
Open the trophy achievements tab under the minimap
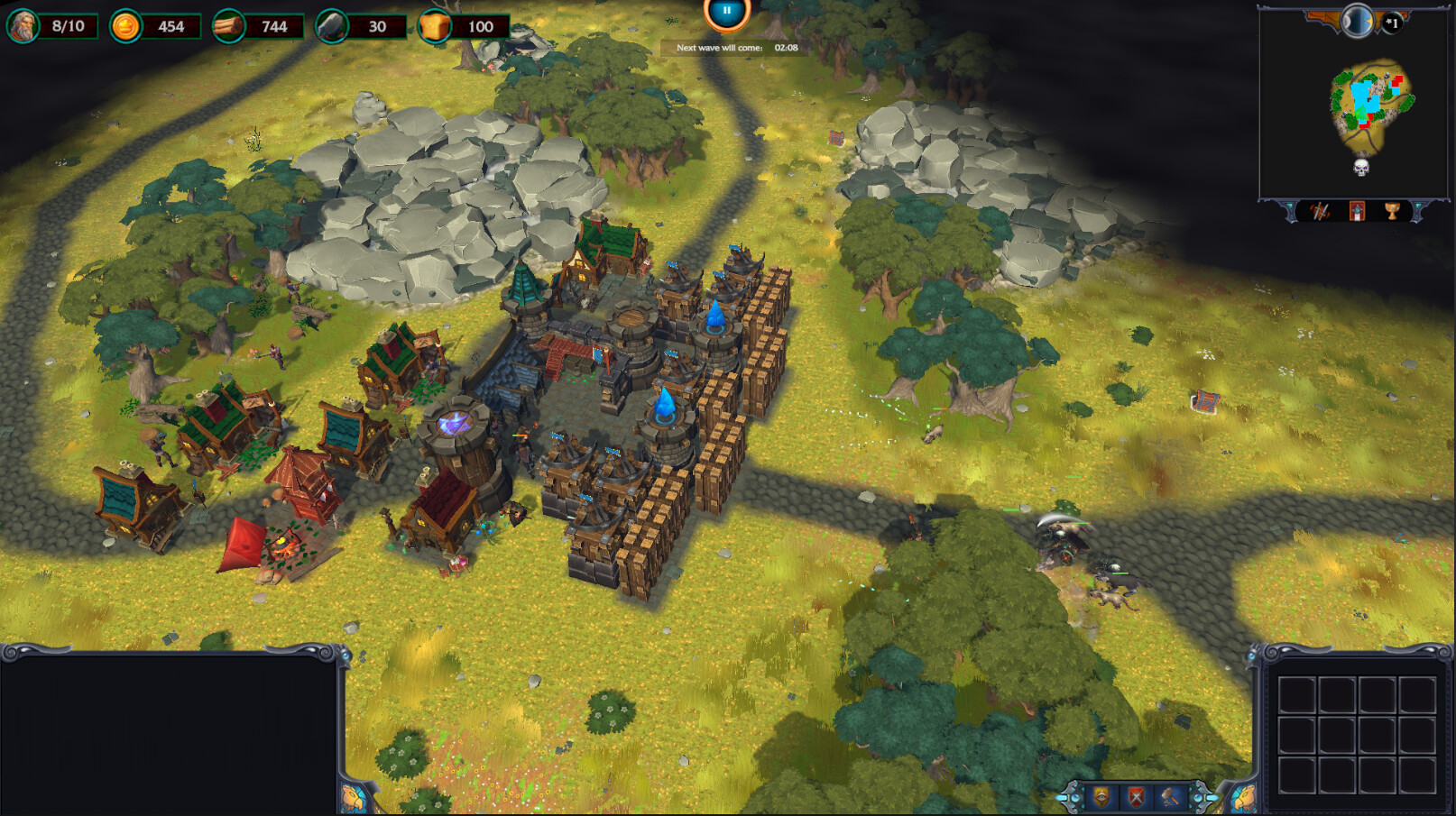tap(1393, 210)
